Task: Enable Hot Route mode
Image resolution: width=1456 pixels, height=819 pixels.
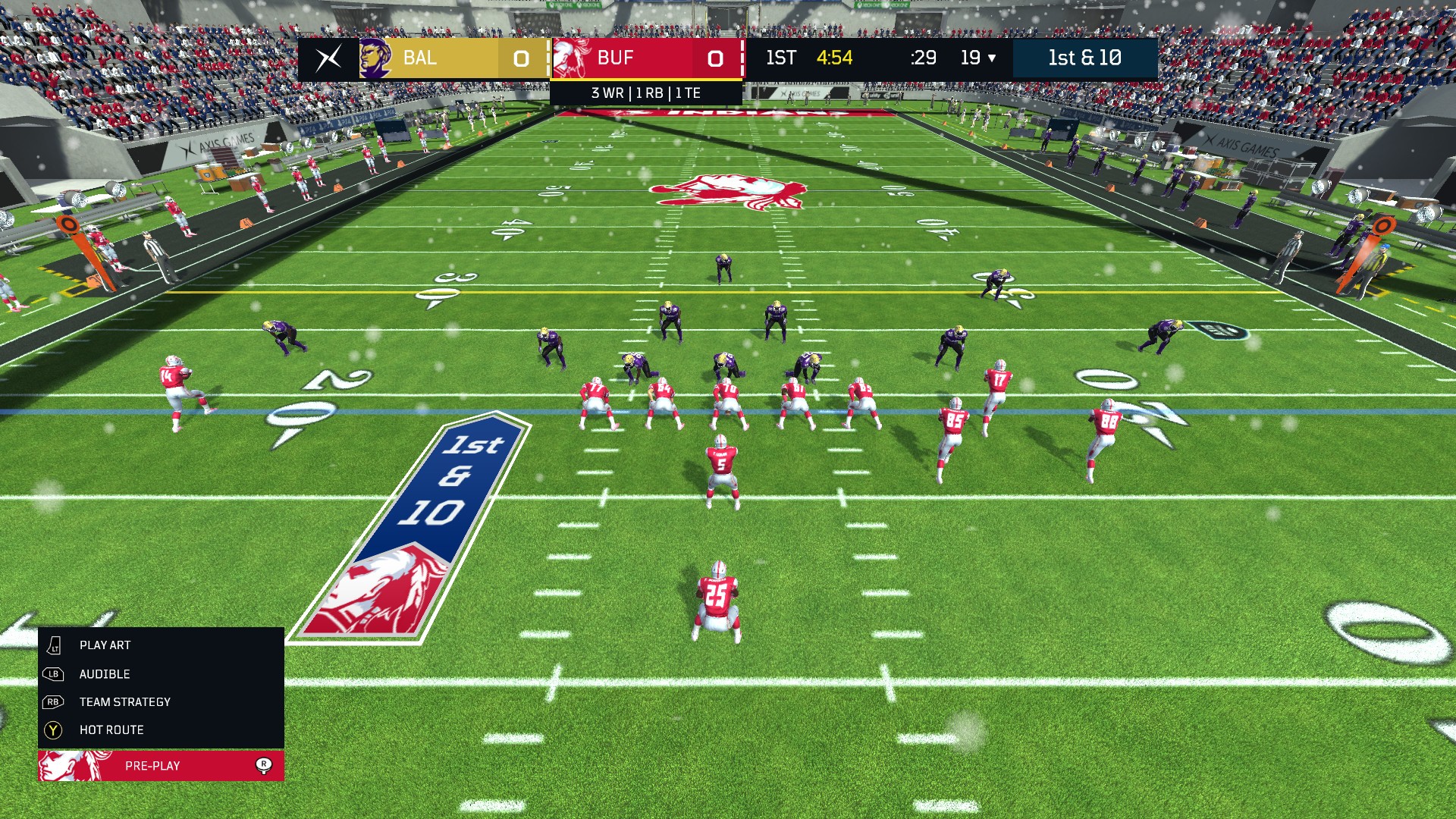Action: pyautogui.click(x=111, y=730)
